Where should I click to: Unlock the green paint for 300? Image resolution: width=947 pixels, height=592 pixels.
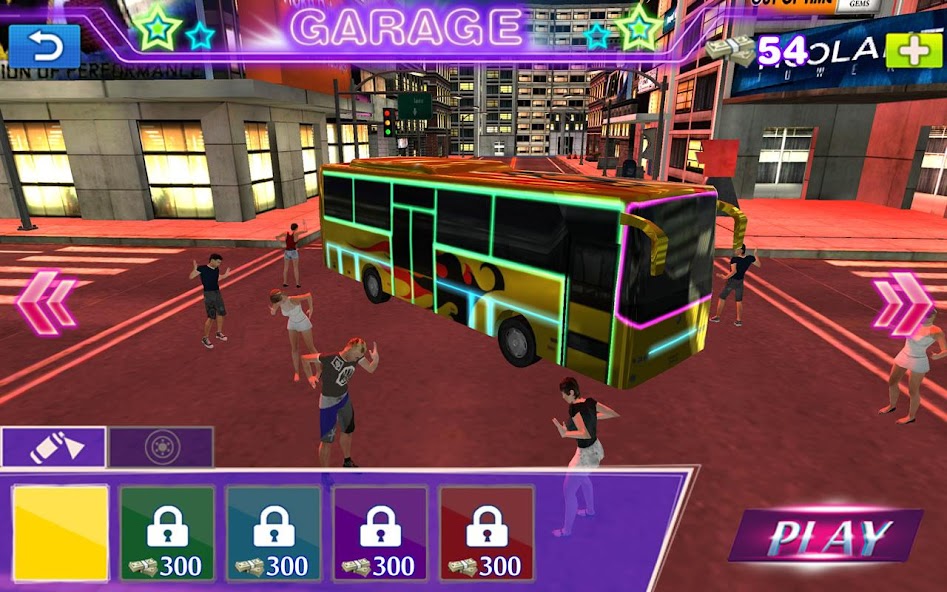click(167, 533)
